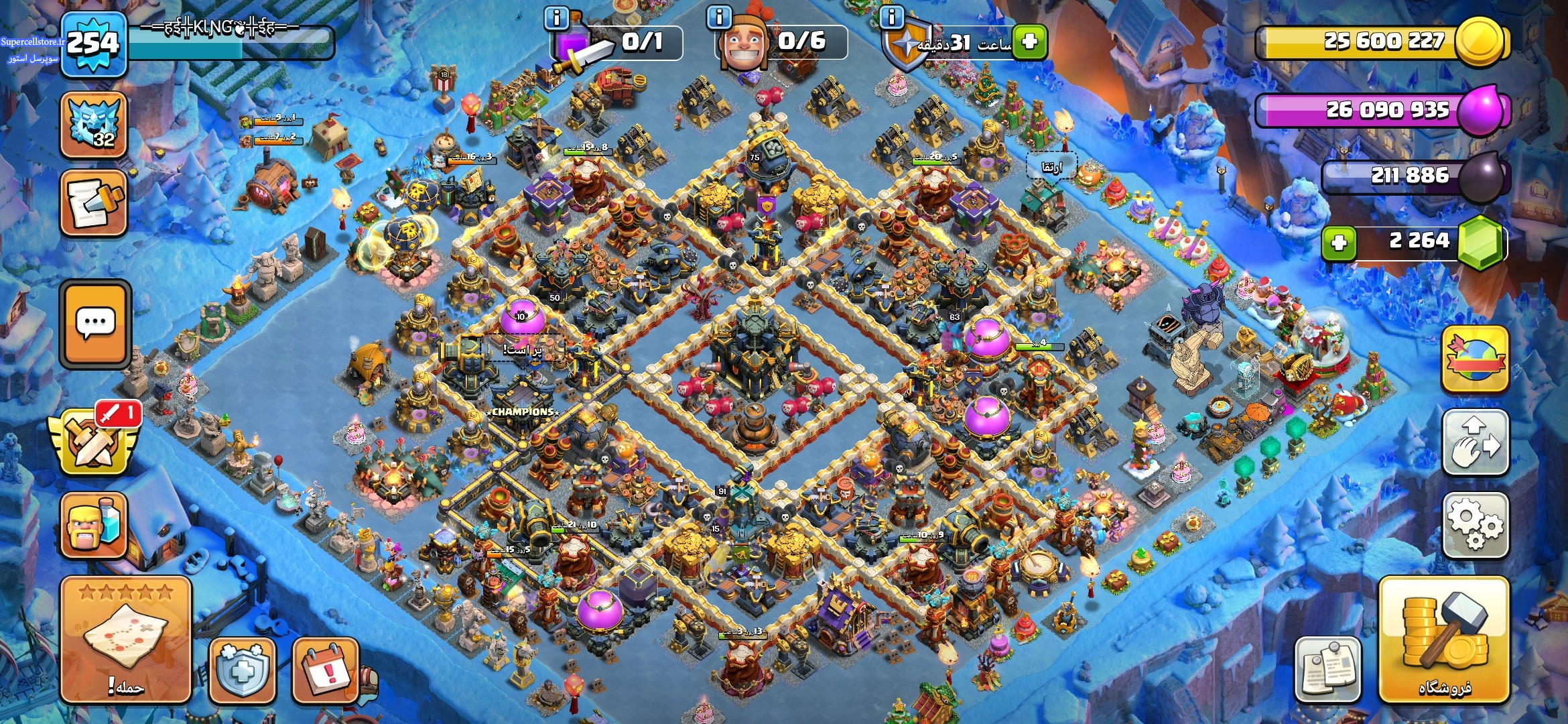Image resolution: width=1568 pixels, height=724 pixels.
Task: Open the events calendar button
Action: (x=326, y=670)
